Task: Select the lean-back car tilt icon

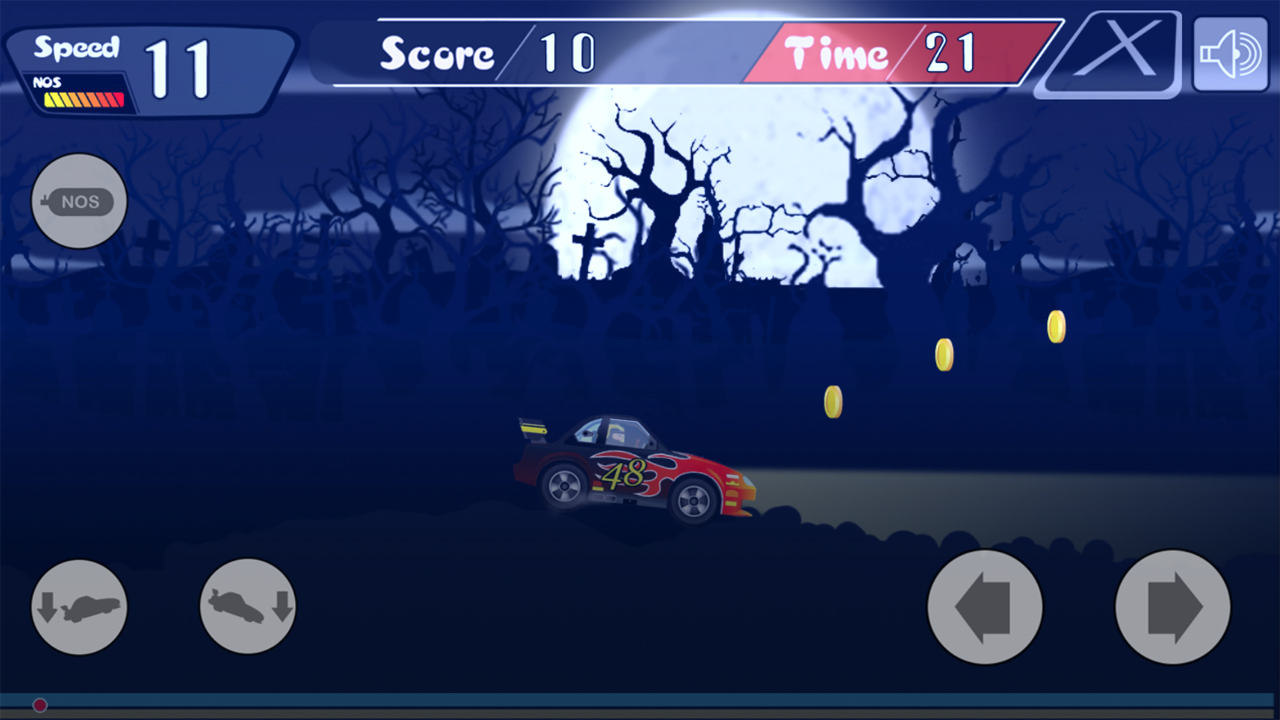Action: pyautogui.click(x=79, y=607)
